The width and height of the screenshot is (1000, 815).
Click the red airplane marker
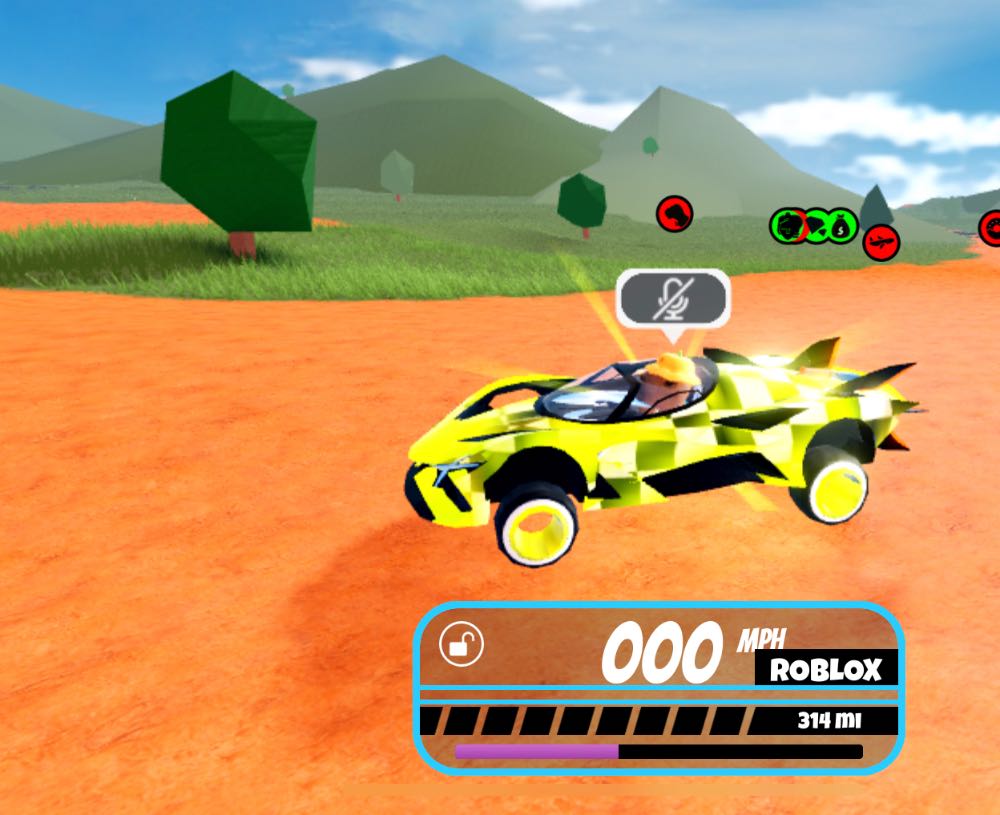tap(881, 241)
